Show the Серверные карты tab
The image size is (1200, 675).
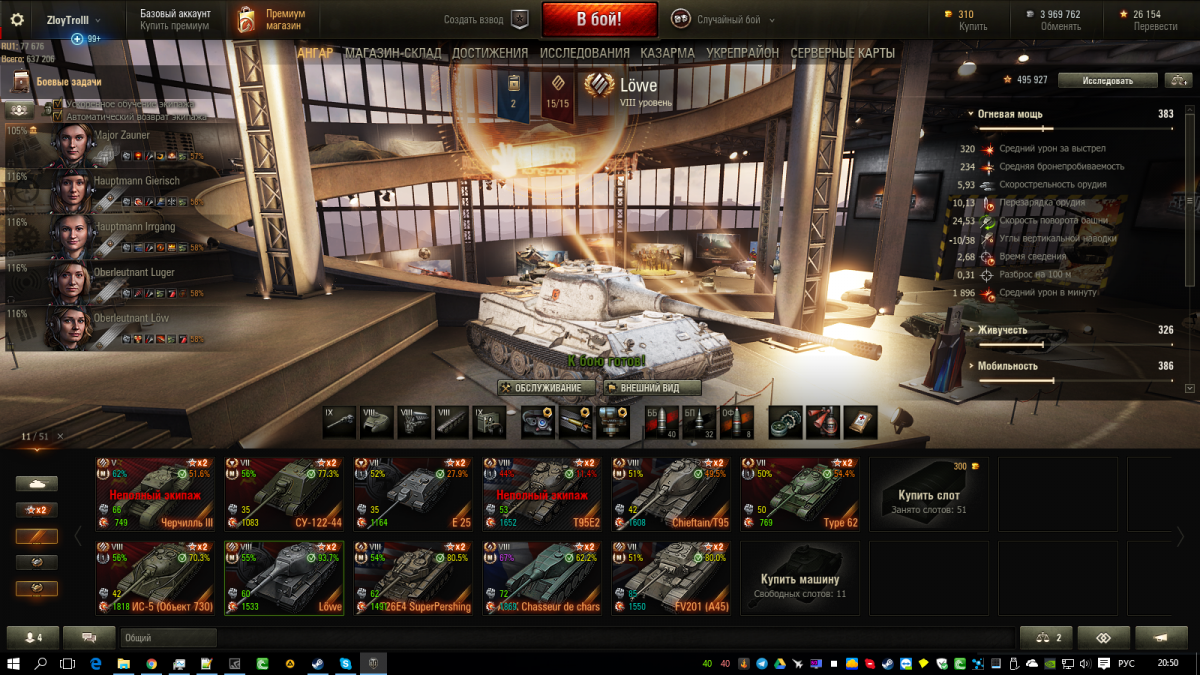pyautogui.click(x=842, y=53)
